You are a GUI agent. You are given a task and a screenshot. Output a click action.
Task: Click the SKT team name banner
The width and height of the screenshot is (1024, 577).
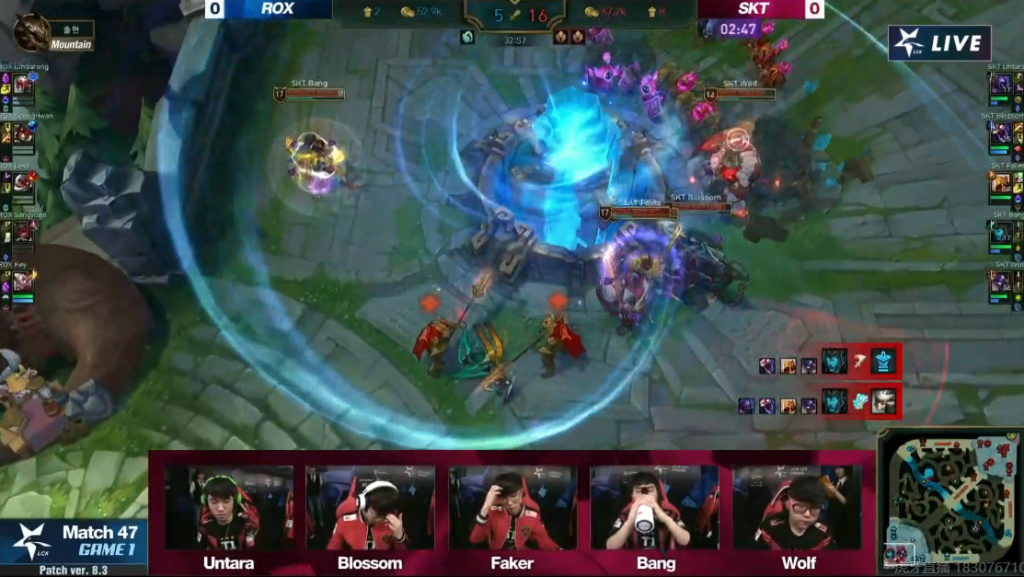coord(753,9)
